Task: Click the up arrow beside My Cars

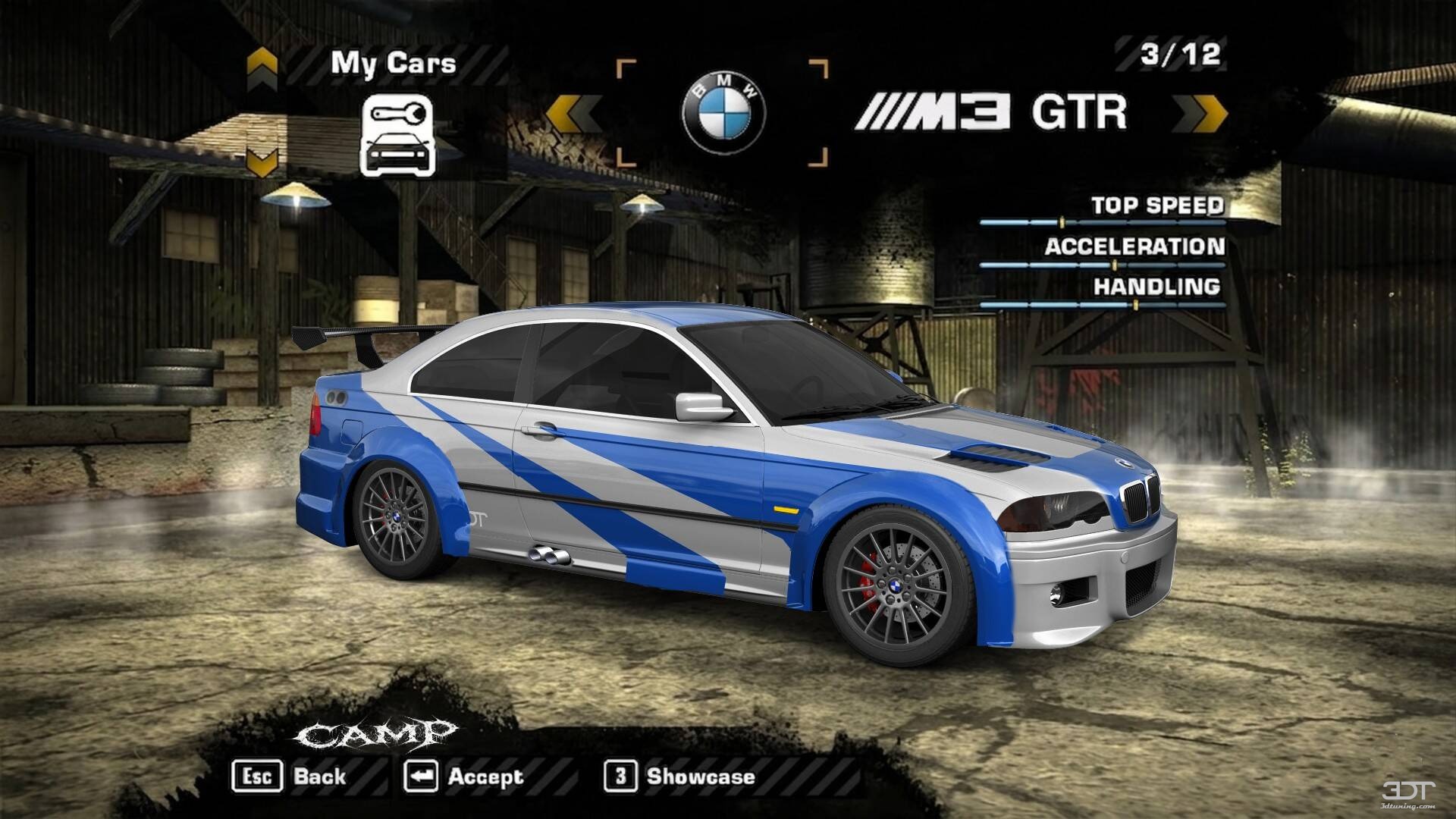Action: coord(262,67)
